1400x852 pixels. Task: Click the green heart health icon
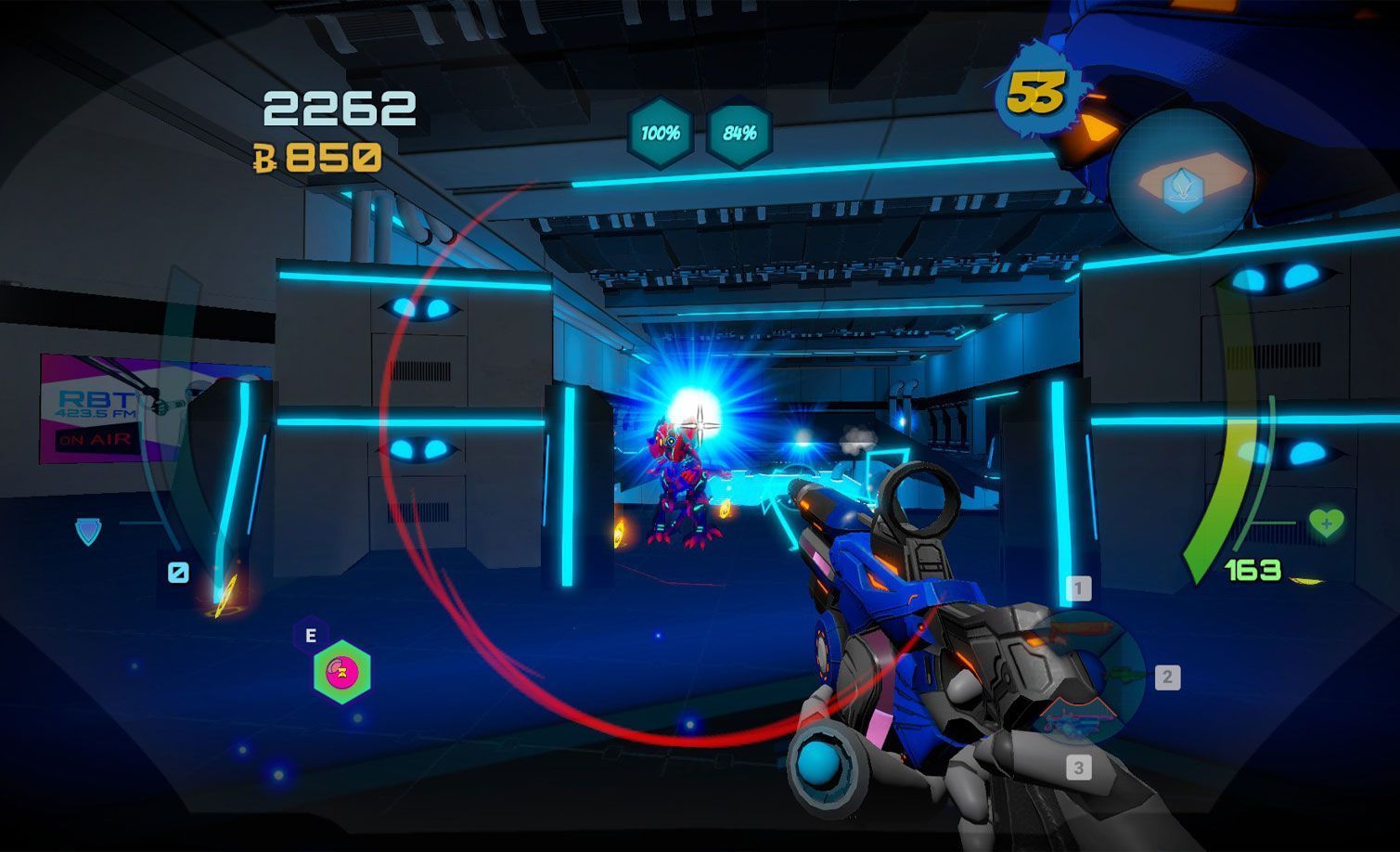[1326, 523]
